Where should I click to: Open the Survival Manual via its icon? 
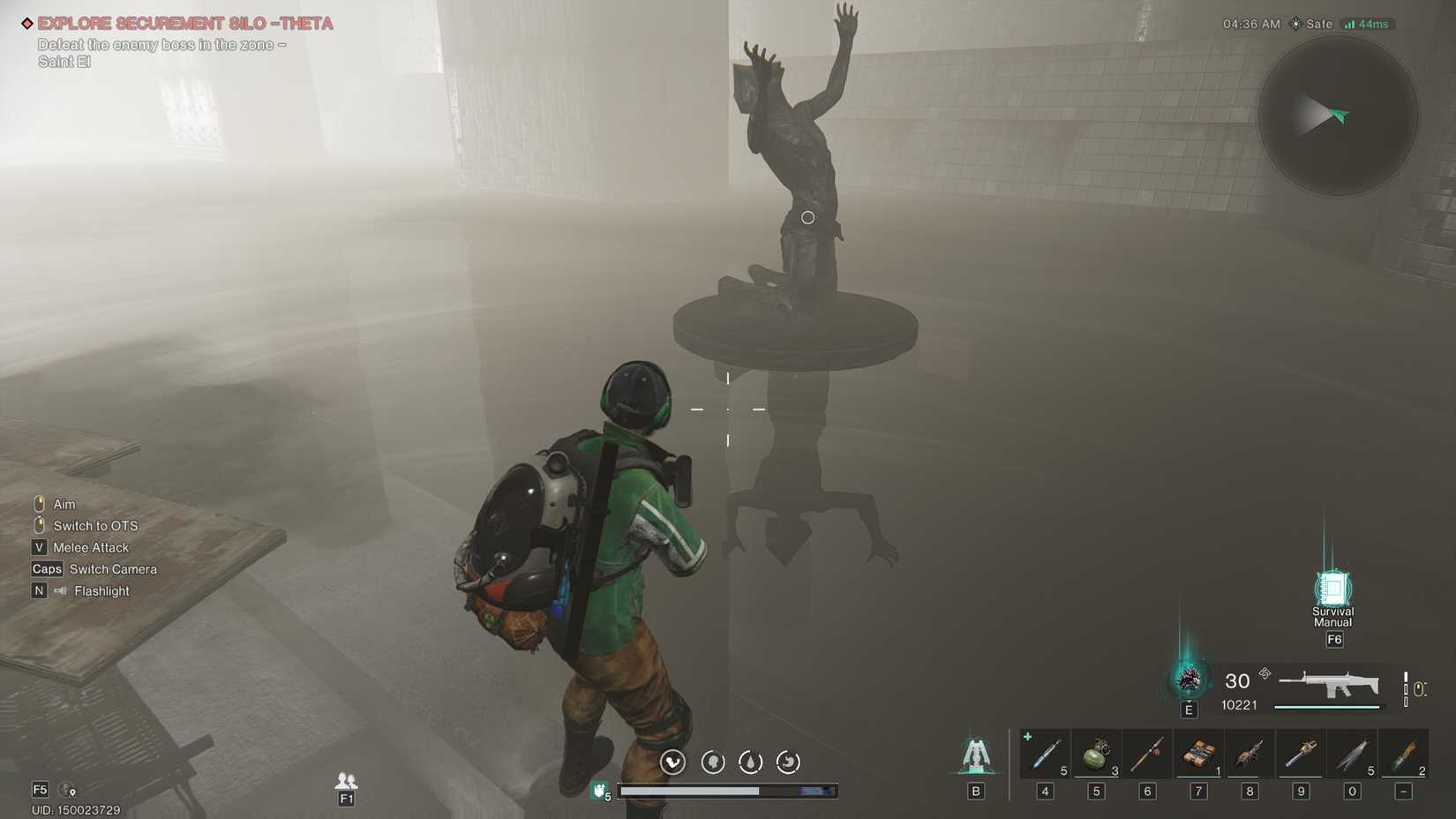[x=1333, y=587]
